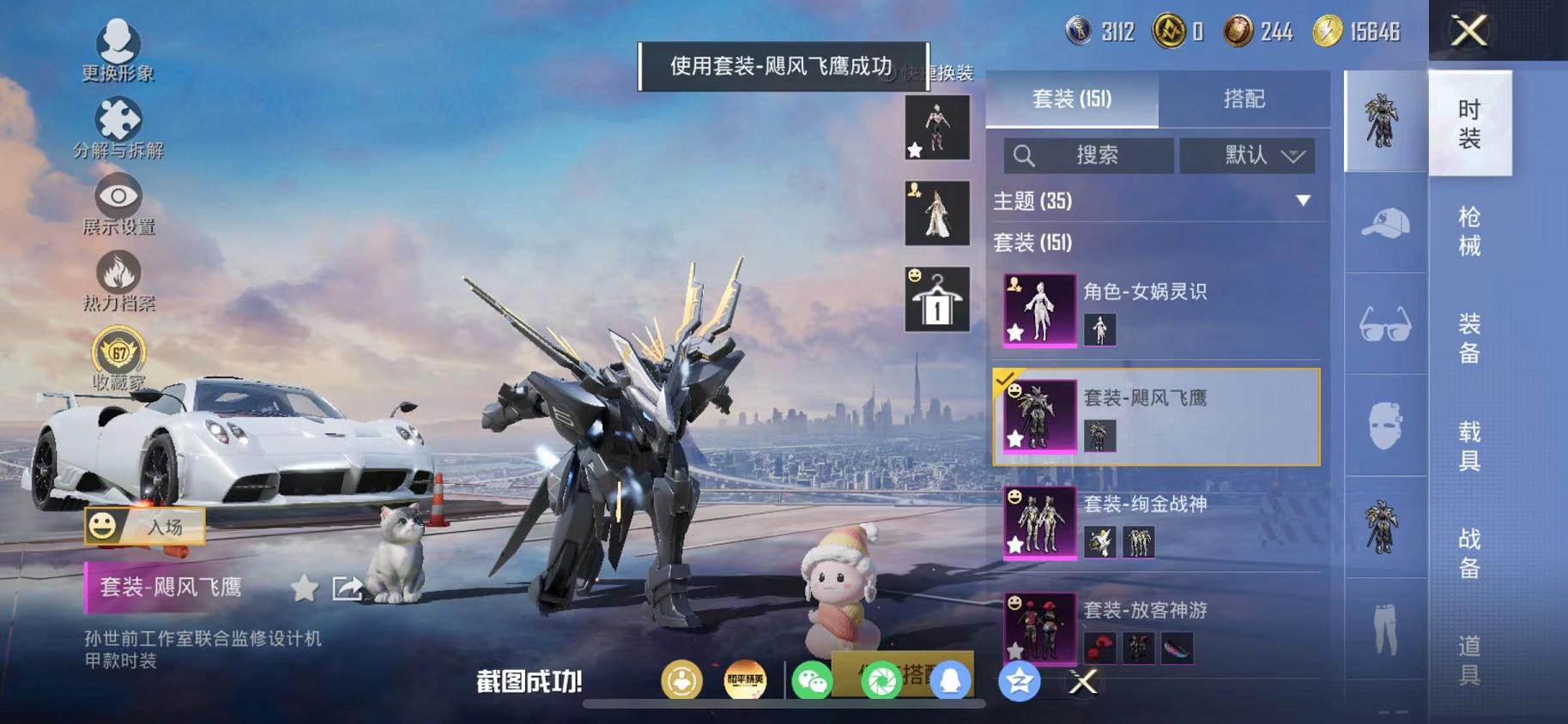Image resolution: width=1568 pixels, height=724 pixels.
Task: Open the 更换形象 character change panel
Action: (118, 38)
